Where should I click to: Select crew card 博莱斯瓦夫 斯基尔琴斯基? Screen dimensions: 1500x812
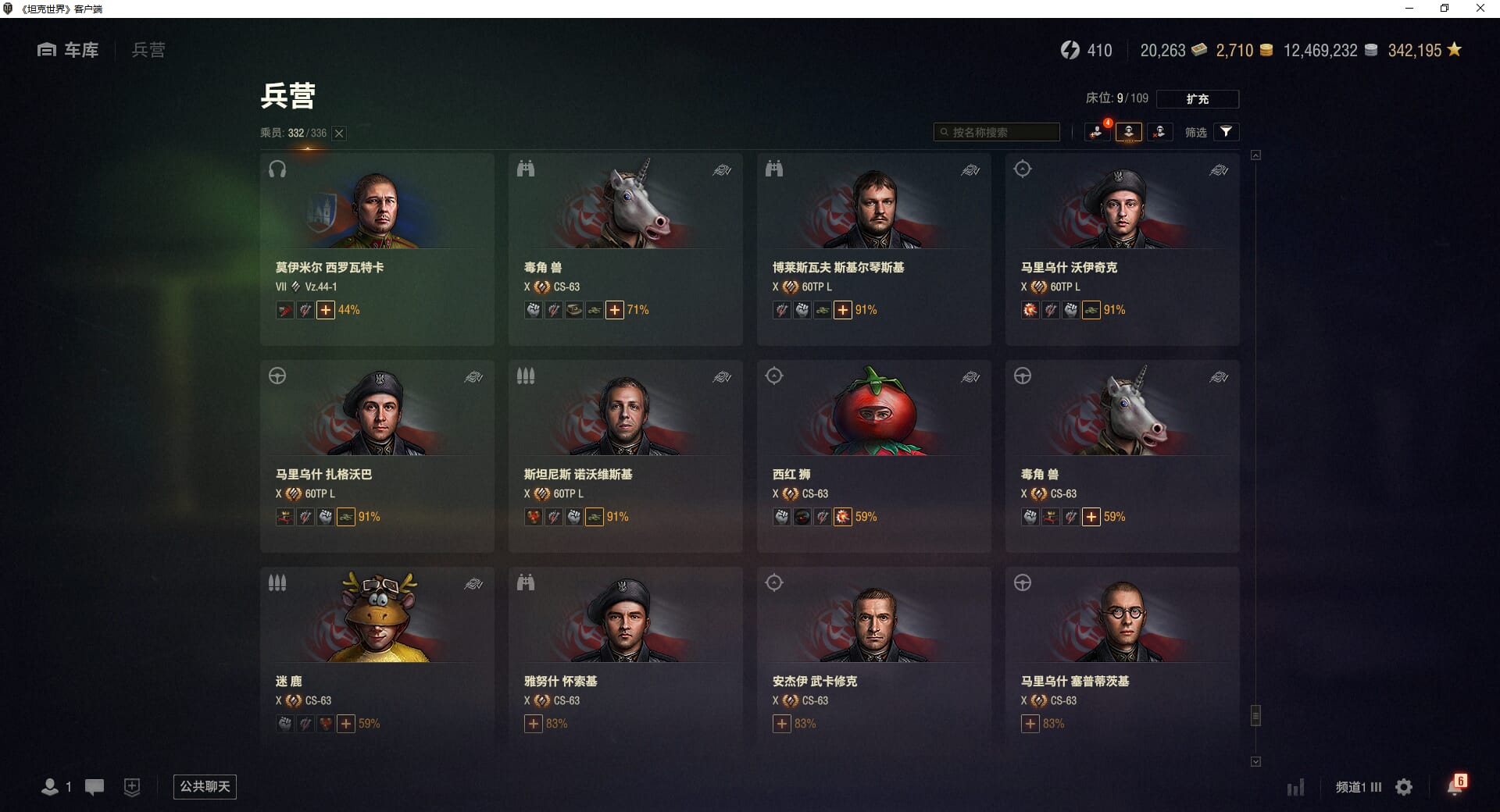point(873,248)
